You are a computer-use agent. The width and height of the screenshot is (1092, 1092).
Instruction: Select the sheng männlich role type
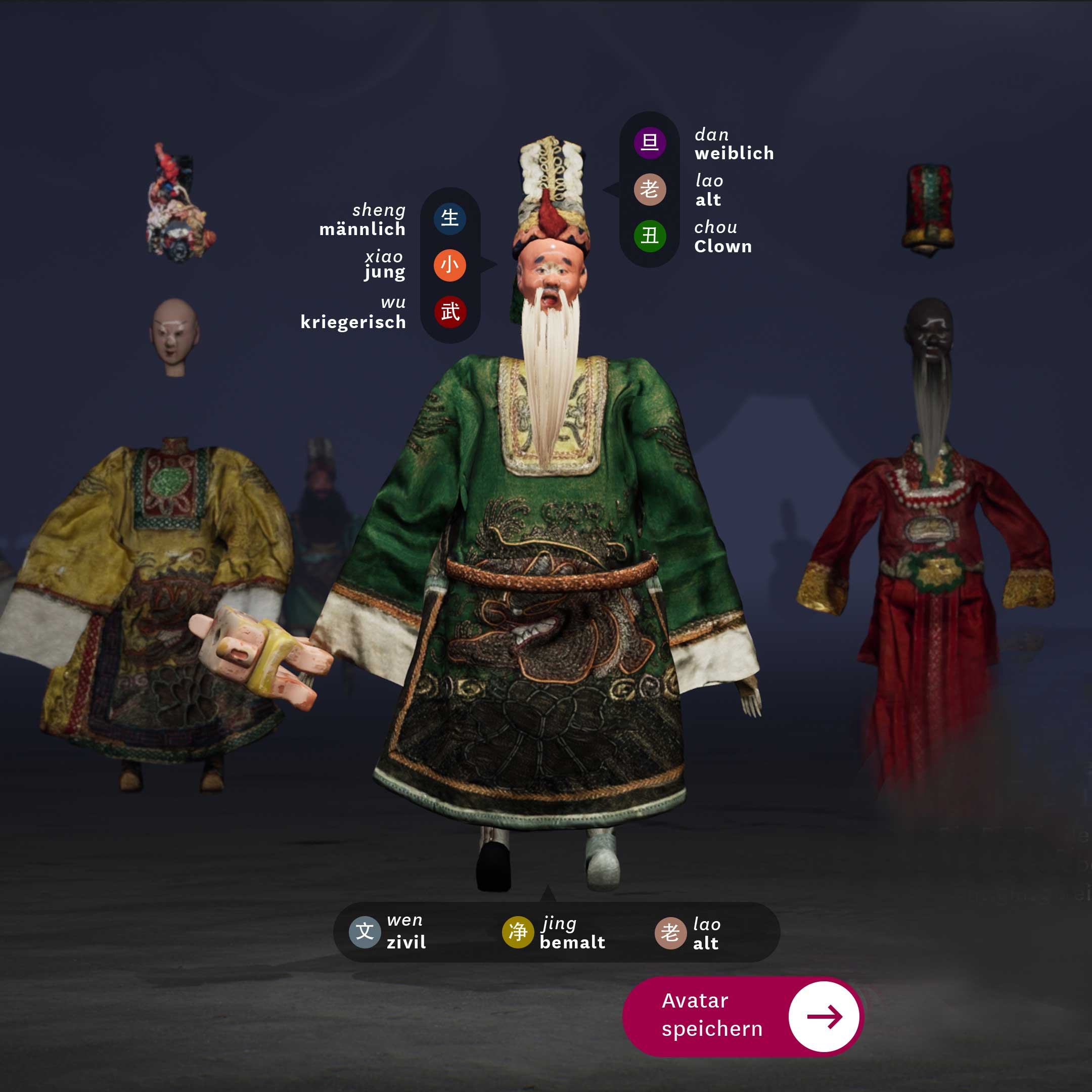click(449, 218)
